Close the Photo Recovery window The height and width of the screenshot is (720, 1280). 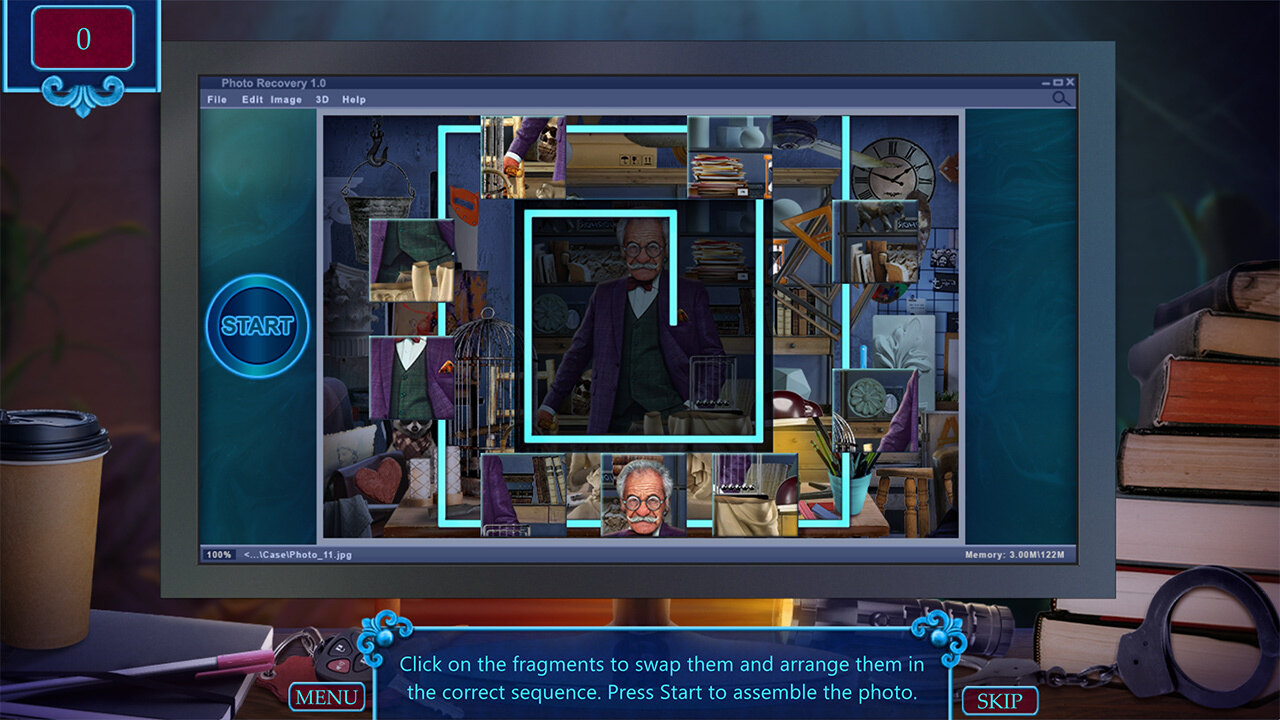(1070, 82)
